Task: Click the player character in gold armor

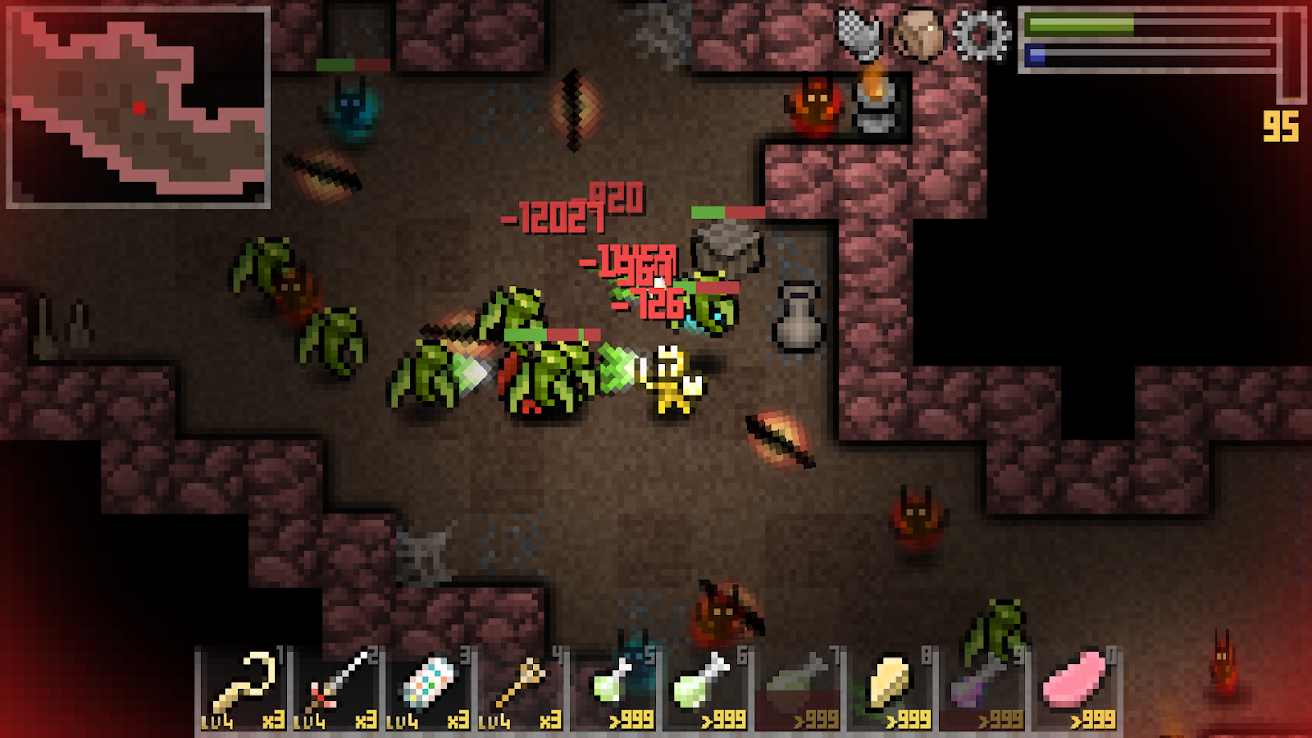Action: [x=668, y=380]
